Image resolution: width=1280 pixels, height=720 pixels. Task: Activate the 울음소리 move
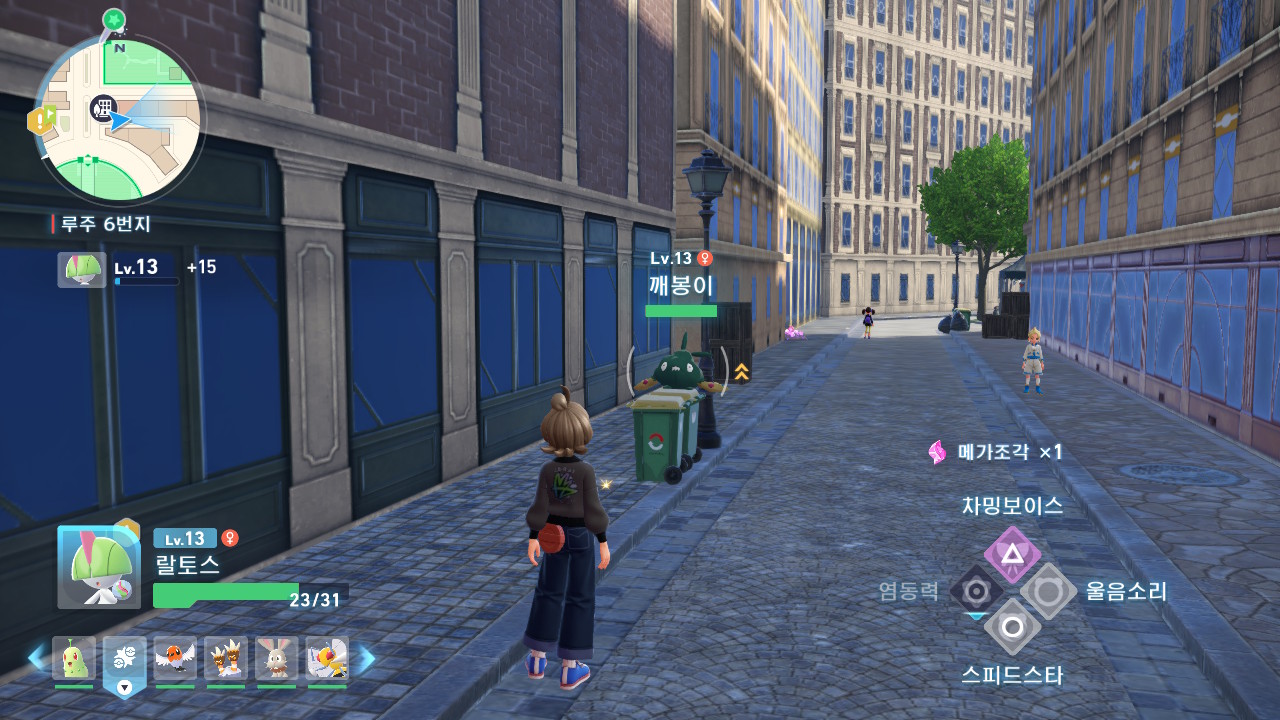[1048, 591]
